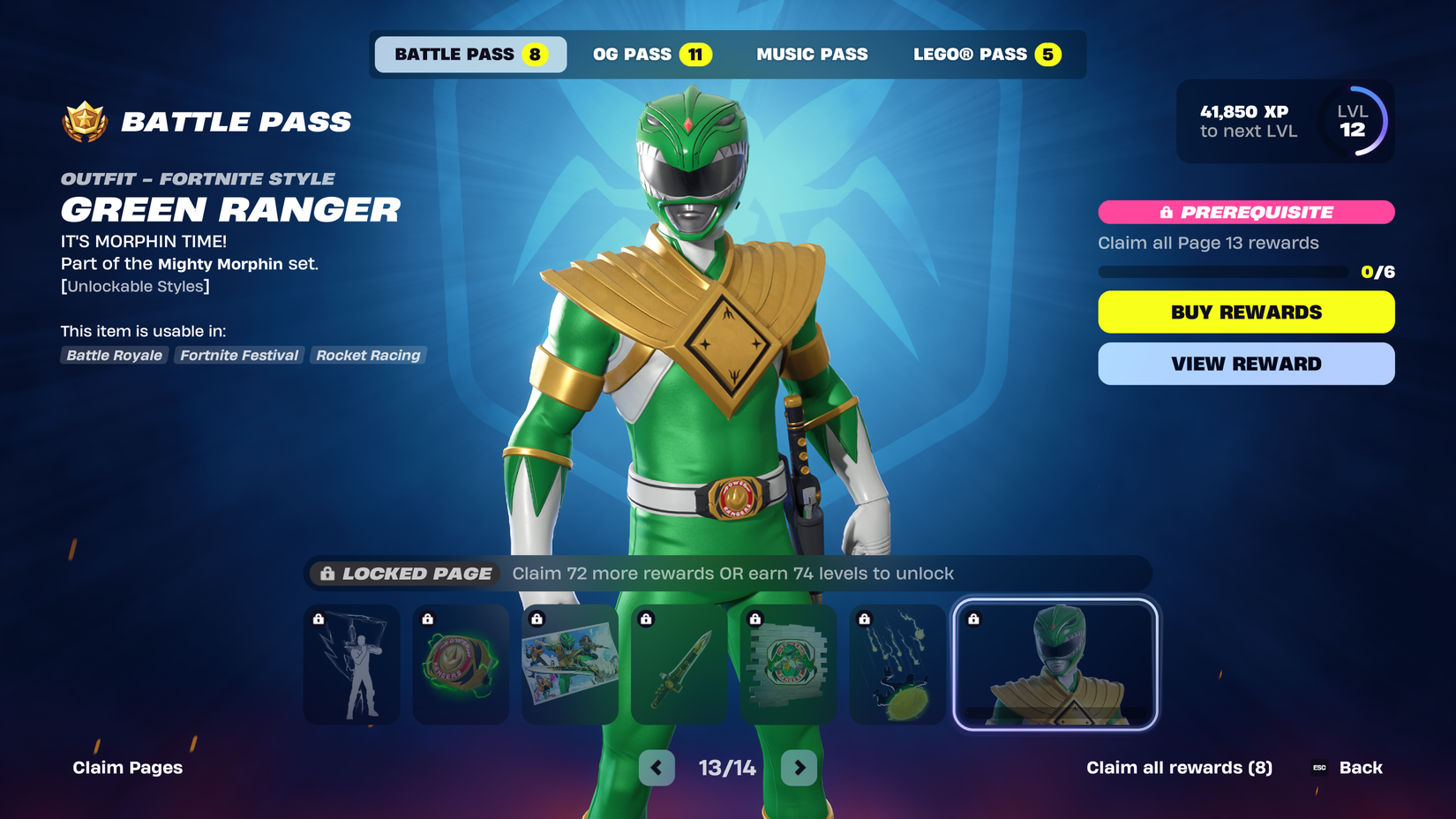The height and width of the screenshot is (819, 1456).
Task: Select the locked contrail reward icon
Action: [x=898, y=665]
